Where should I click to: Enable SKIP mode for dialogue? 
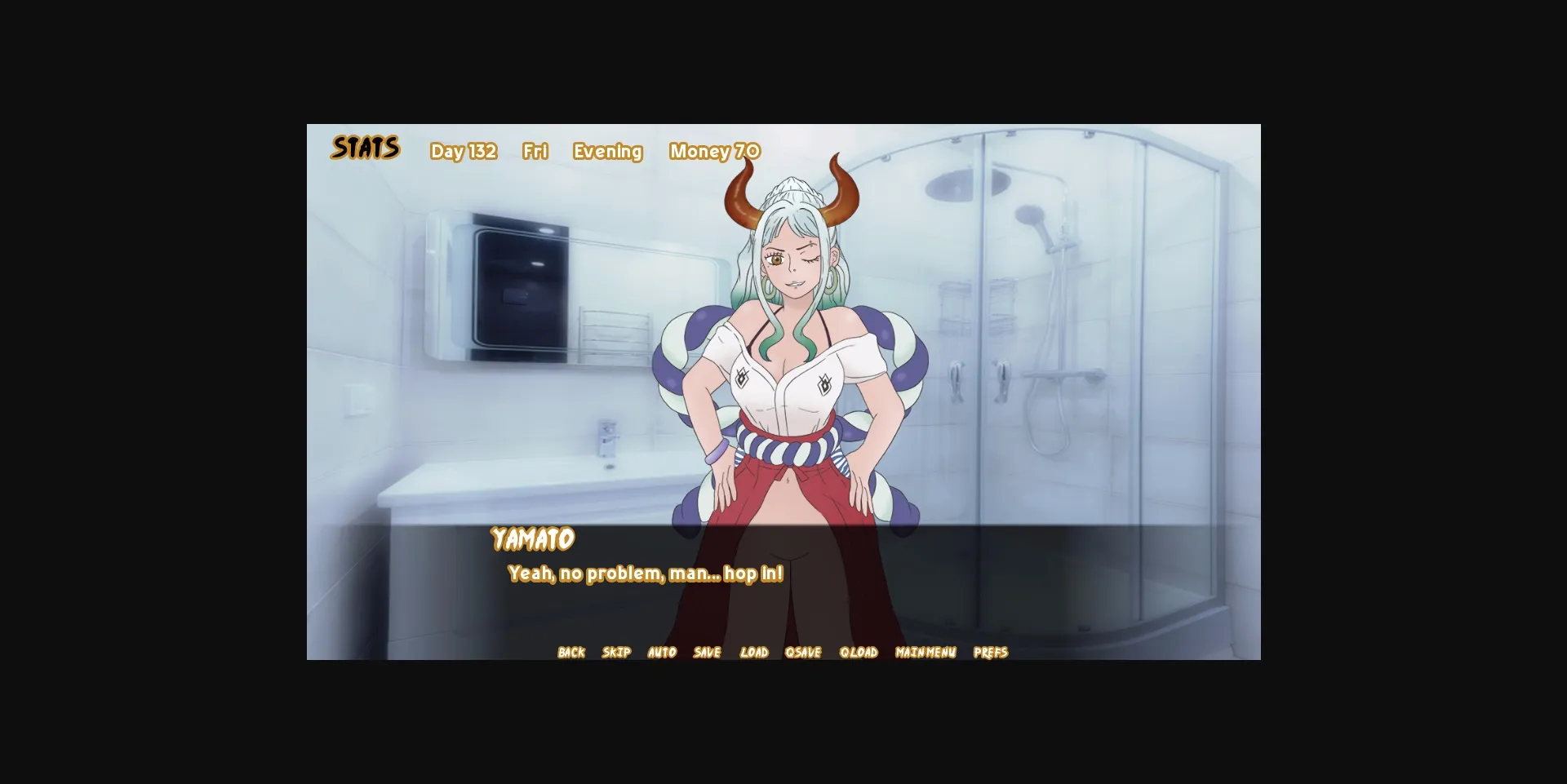(616, 652)
